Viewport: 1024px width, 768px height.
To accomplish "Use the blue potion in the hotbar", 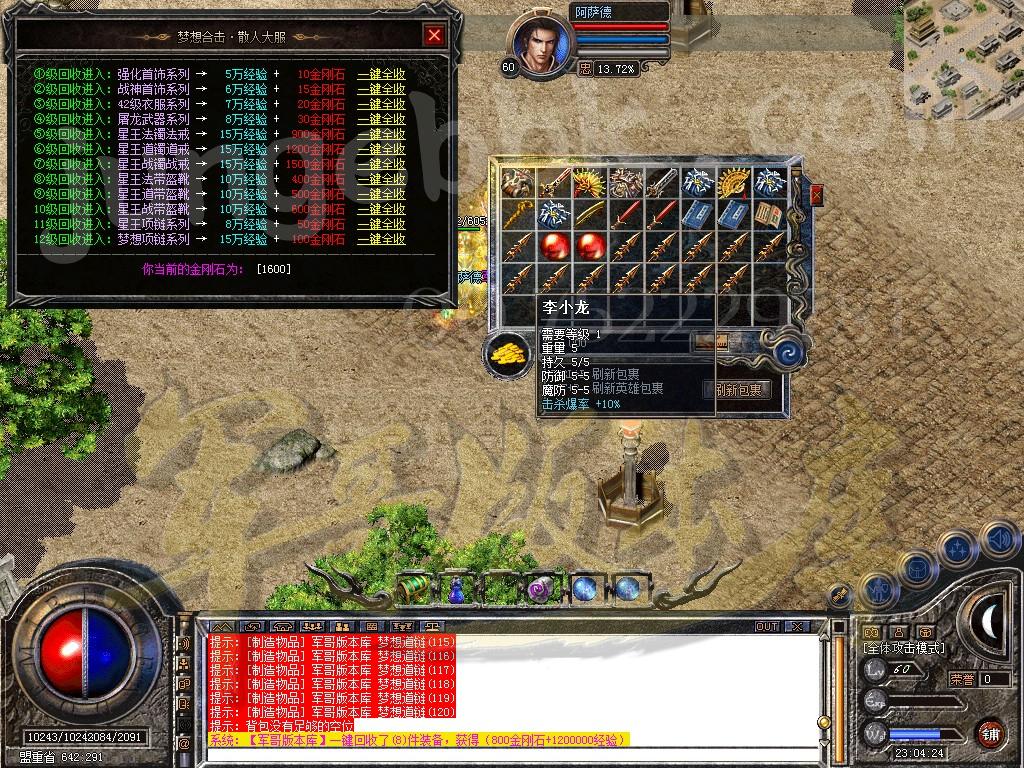I will 456,589.
